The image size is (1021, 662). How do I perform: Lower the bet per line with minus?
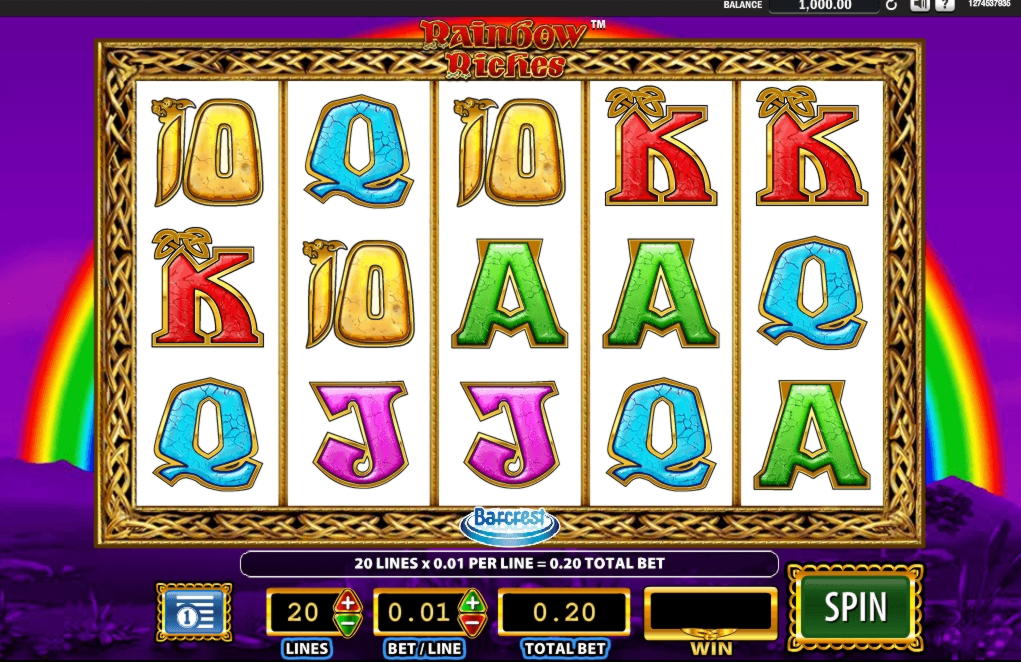point(472,622)
